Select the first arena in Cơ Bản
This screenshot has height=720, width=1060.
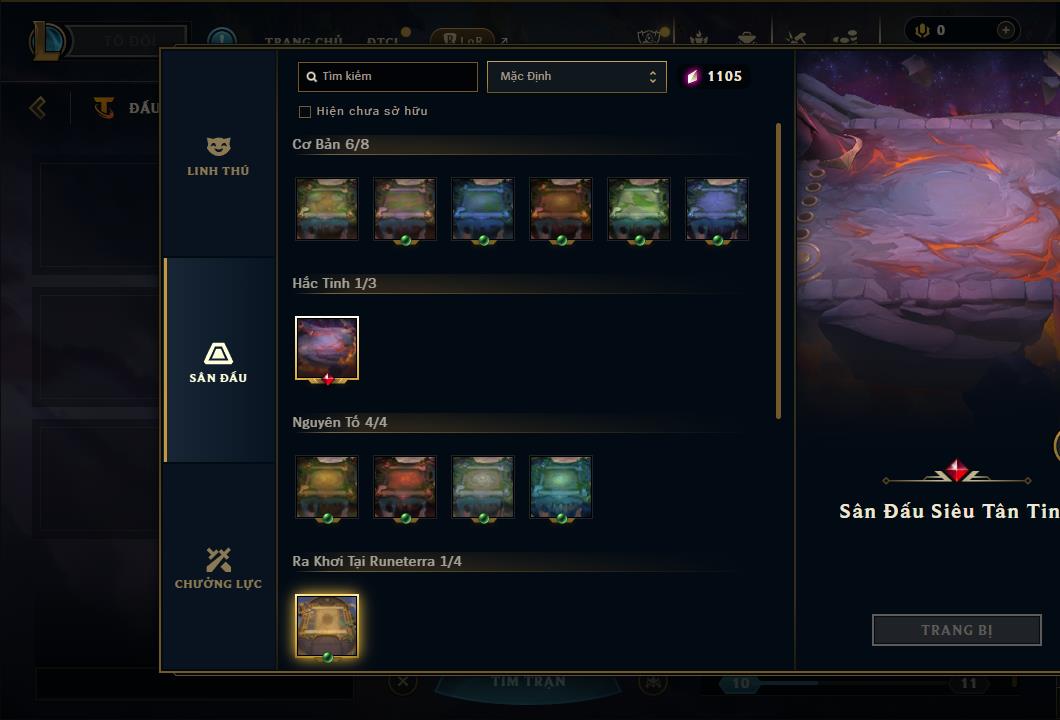coord(327,209)
